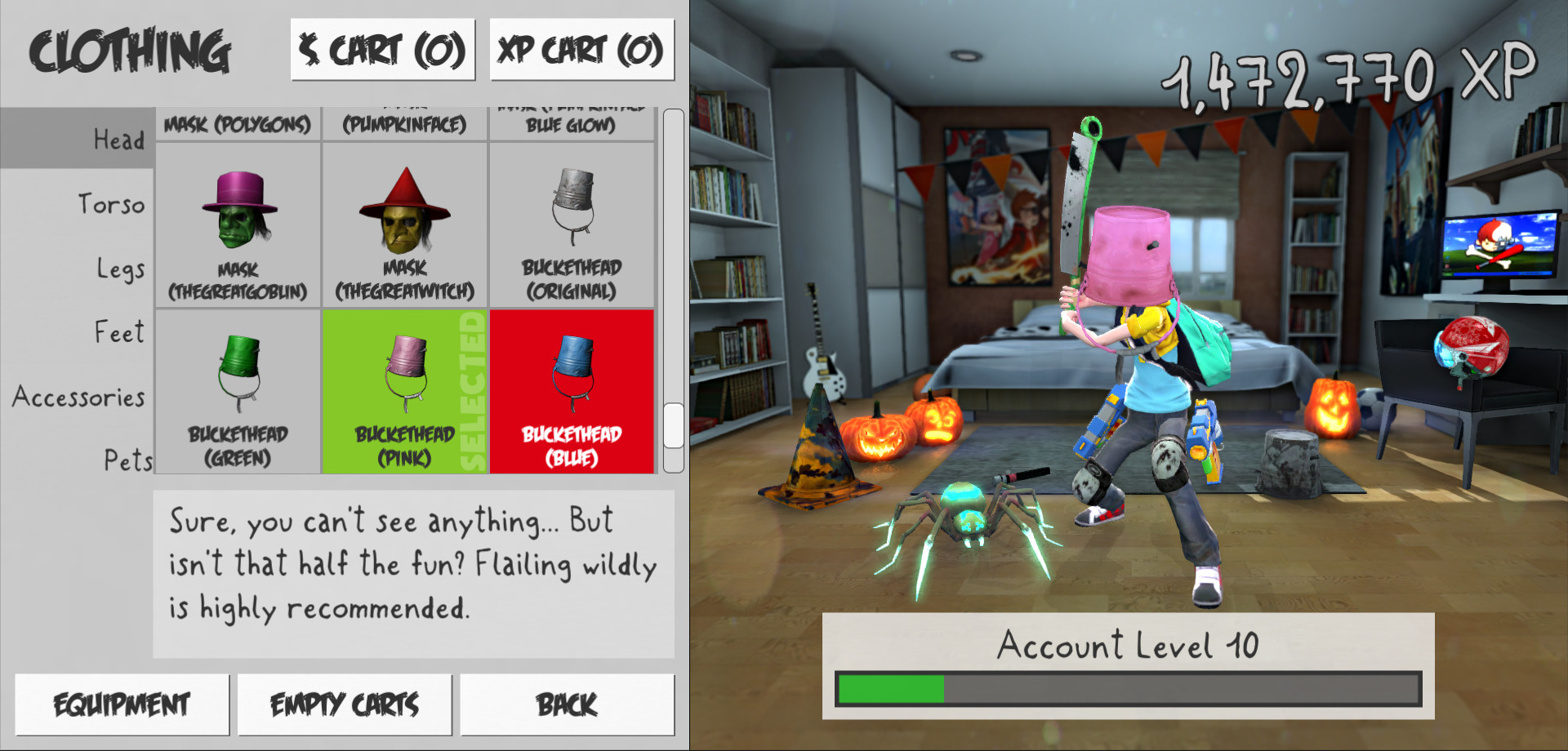This screenshot has height=751, width=1568.
Task: Select the Mask (Polygons) item
Action: click(x=238, y=122)
